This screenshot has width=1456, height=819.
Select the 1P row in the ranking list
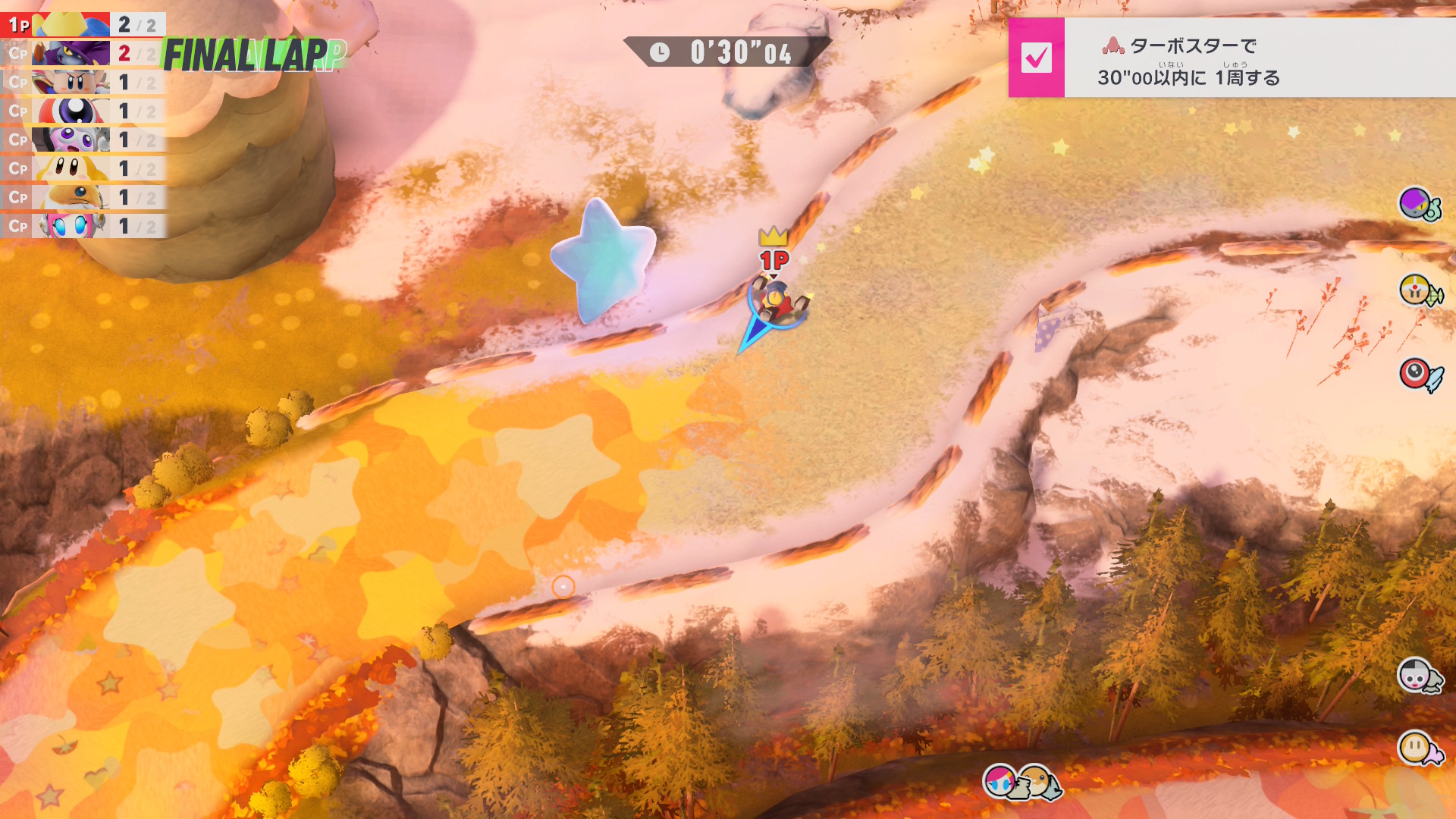click(x=83, y=24)
